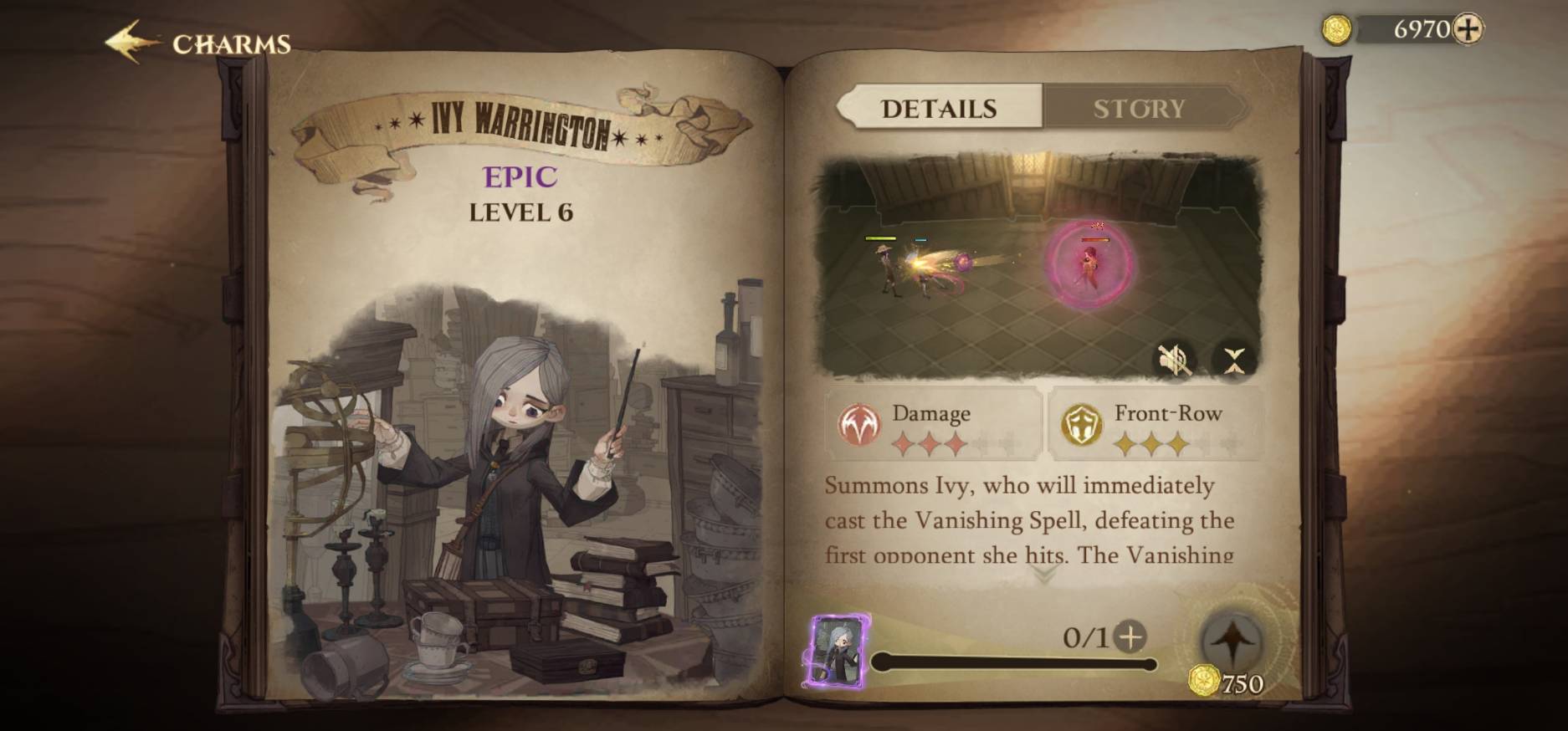Collapse the spell preview video

point(1234,360)
